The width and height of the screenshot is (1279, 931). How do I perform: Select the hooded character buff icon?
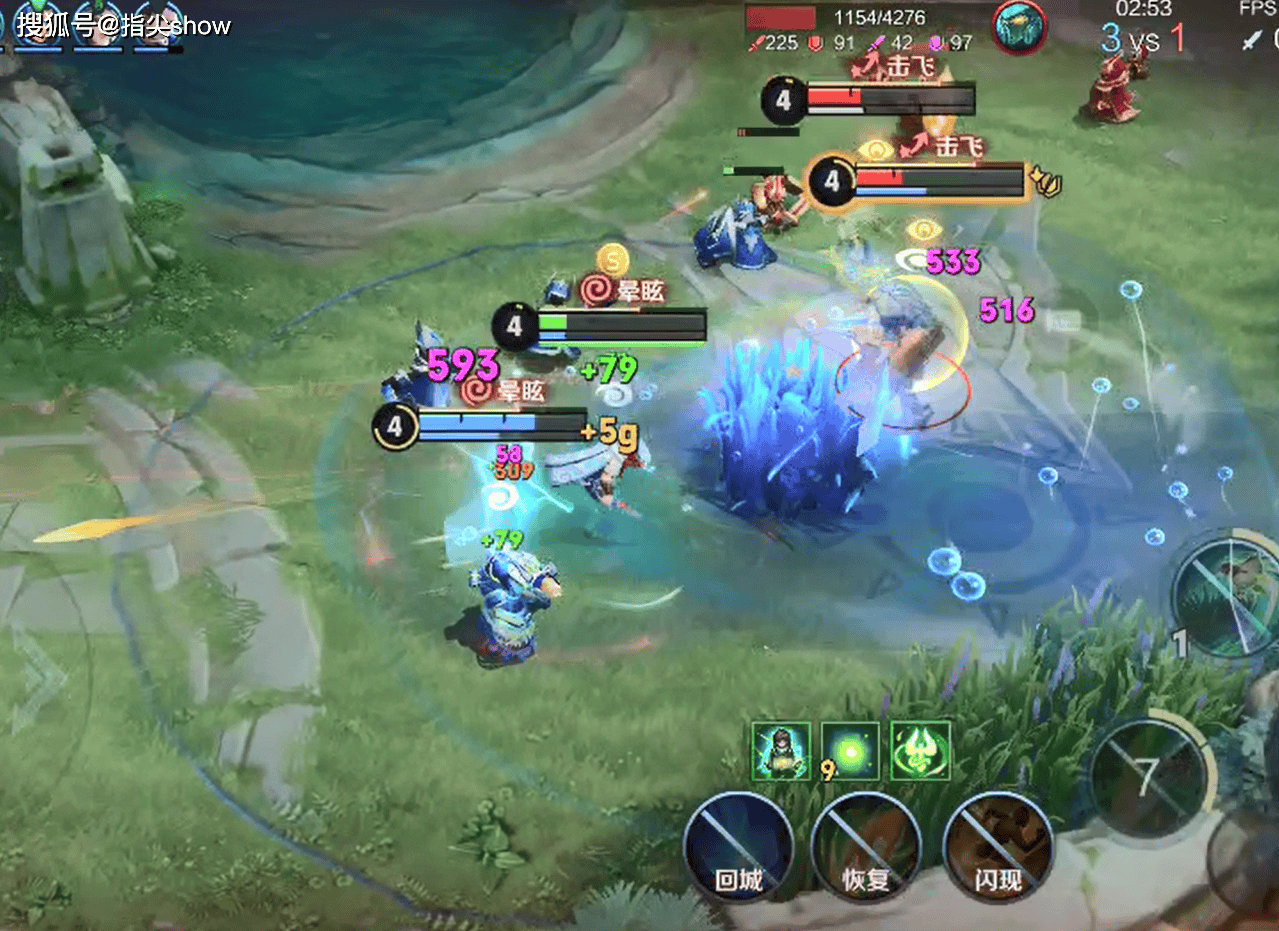coord(780,750)
